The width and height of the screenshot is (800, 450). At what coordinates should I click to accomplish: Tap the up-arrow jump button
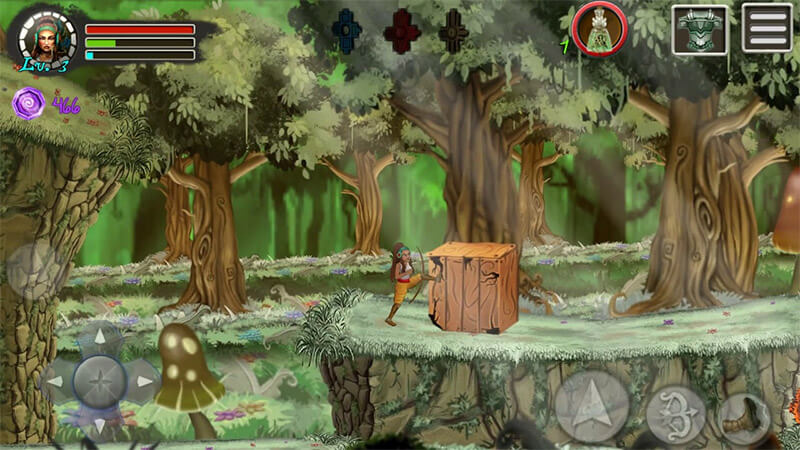[592, 406]
